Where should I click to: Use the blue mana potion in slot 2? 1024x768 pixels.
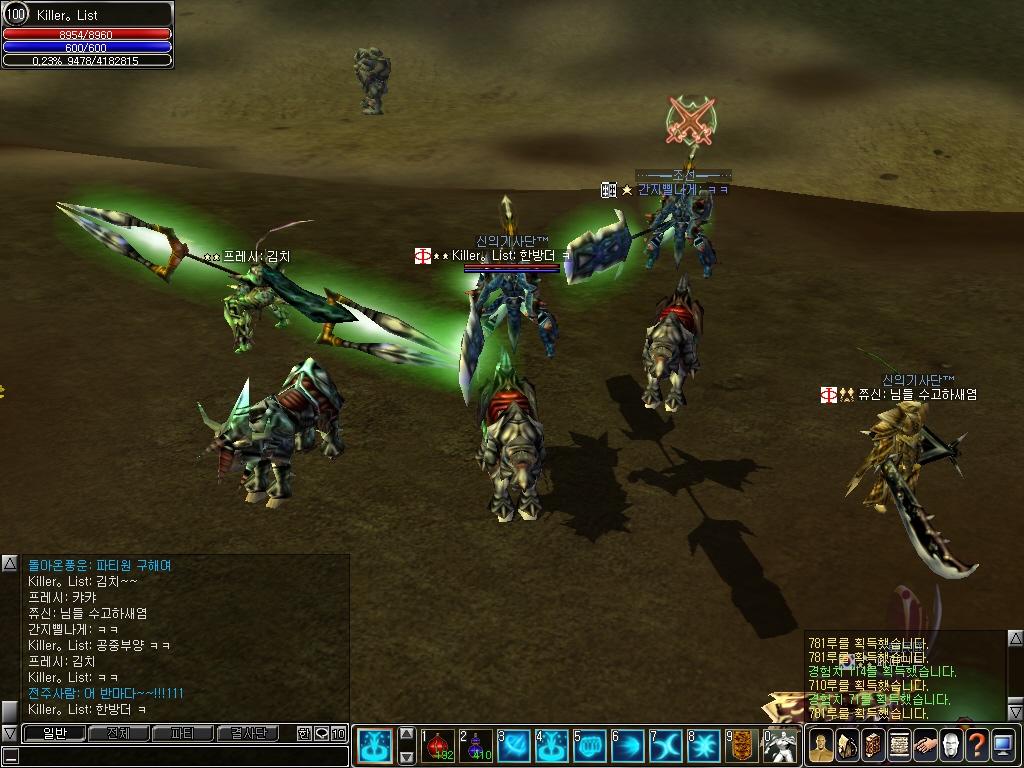click(477, 745)
